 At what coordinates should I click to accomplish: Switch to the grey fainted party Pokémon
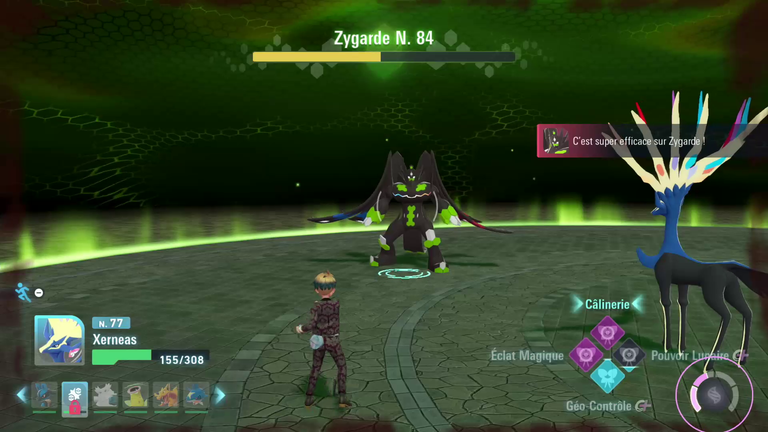coord(105,396)
